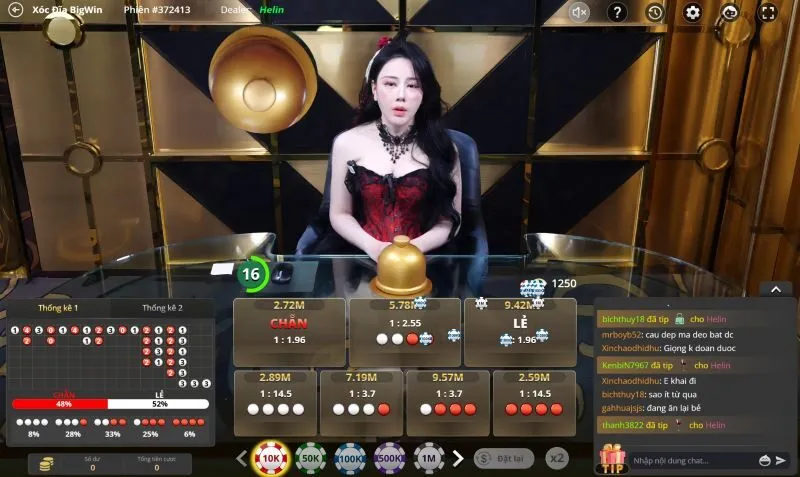
Task: Select the 50K chip
Action: tap(310, 458)
